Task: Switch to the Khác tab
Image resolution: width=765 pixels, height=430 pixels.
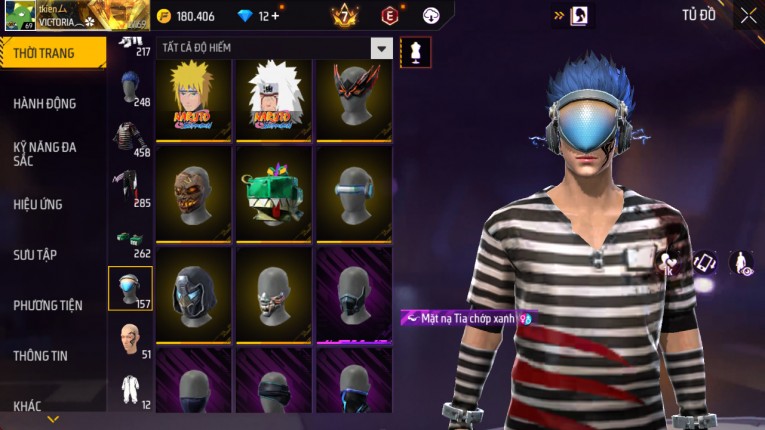Action: [28, 406]
